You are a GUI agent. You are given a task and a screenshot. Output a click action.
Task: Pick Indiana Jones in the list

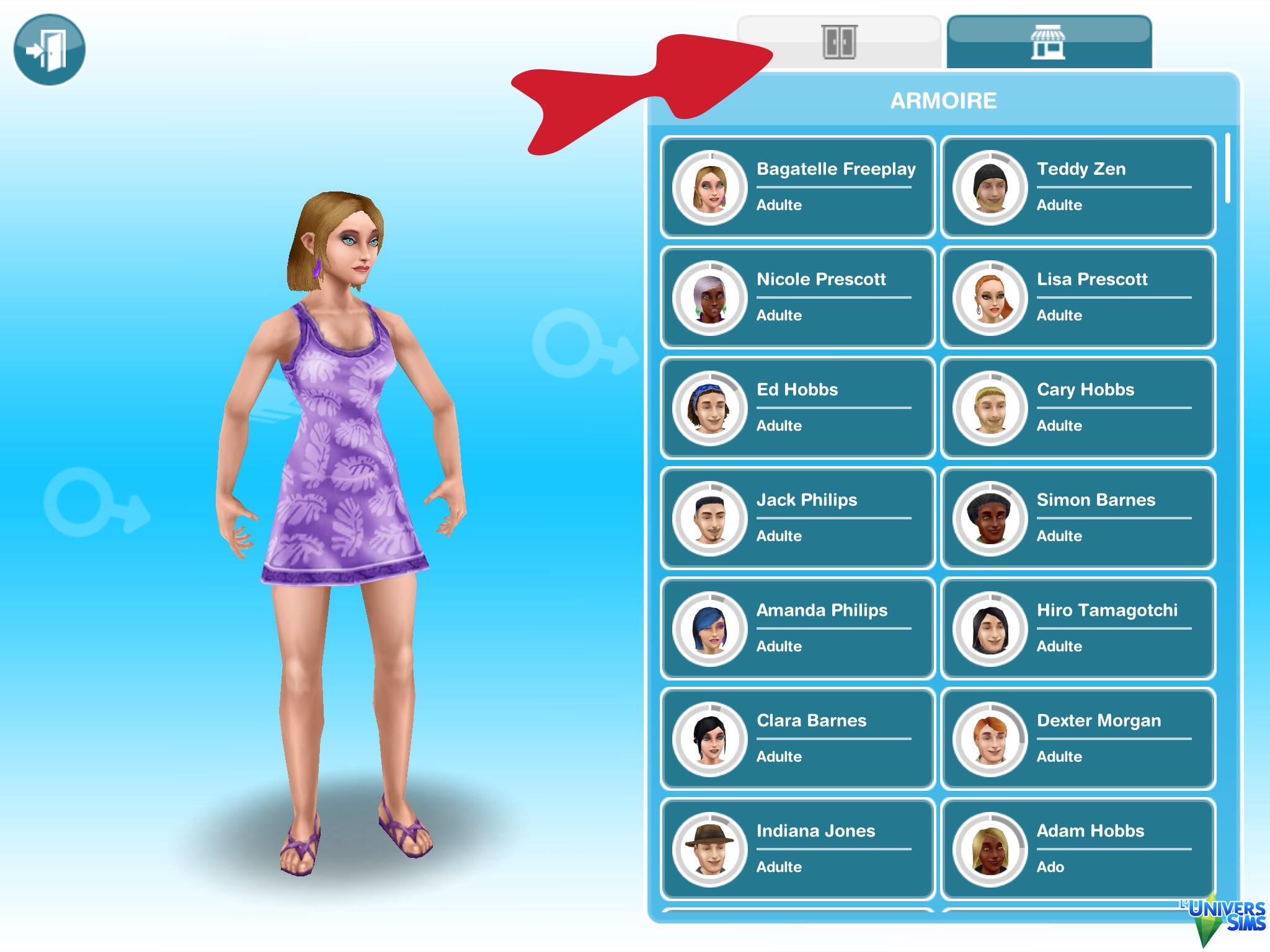797,848
